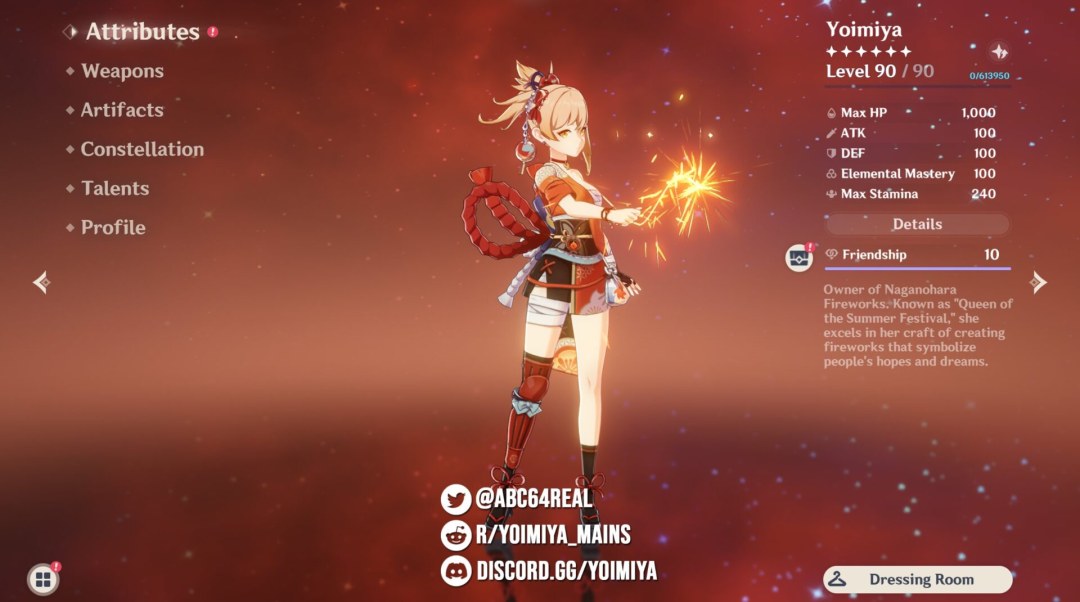Open the Dressing Room
This screenshot has height=602, width=1080.
click(918, 579)
